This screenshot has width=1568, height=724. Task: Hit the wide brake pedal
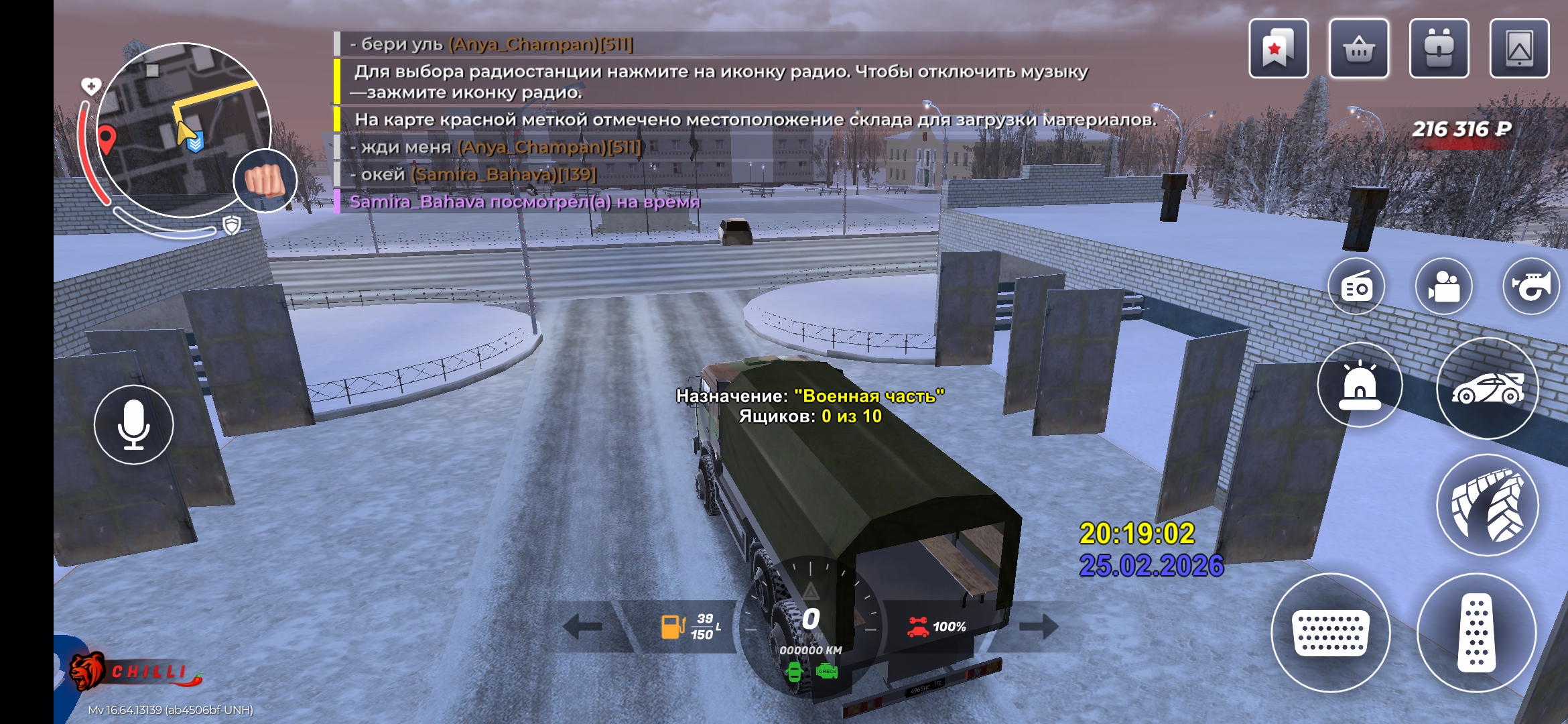click(x=1331, y=632)
